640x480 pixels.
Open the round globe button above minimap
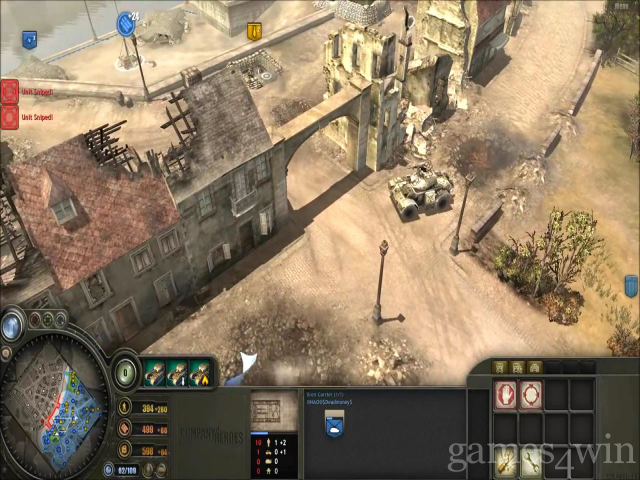(12, 326)
